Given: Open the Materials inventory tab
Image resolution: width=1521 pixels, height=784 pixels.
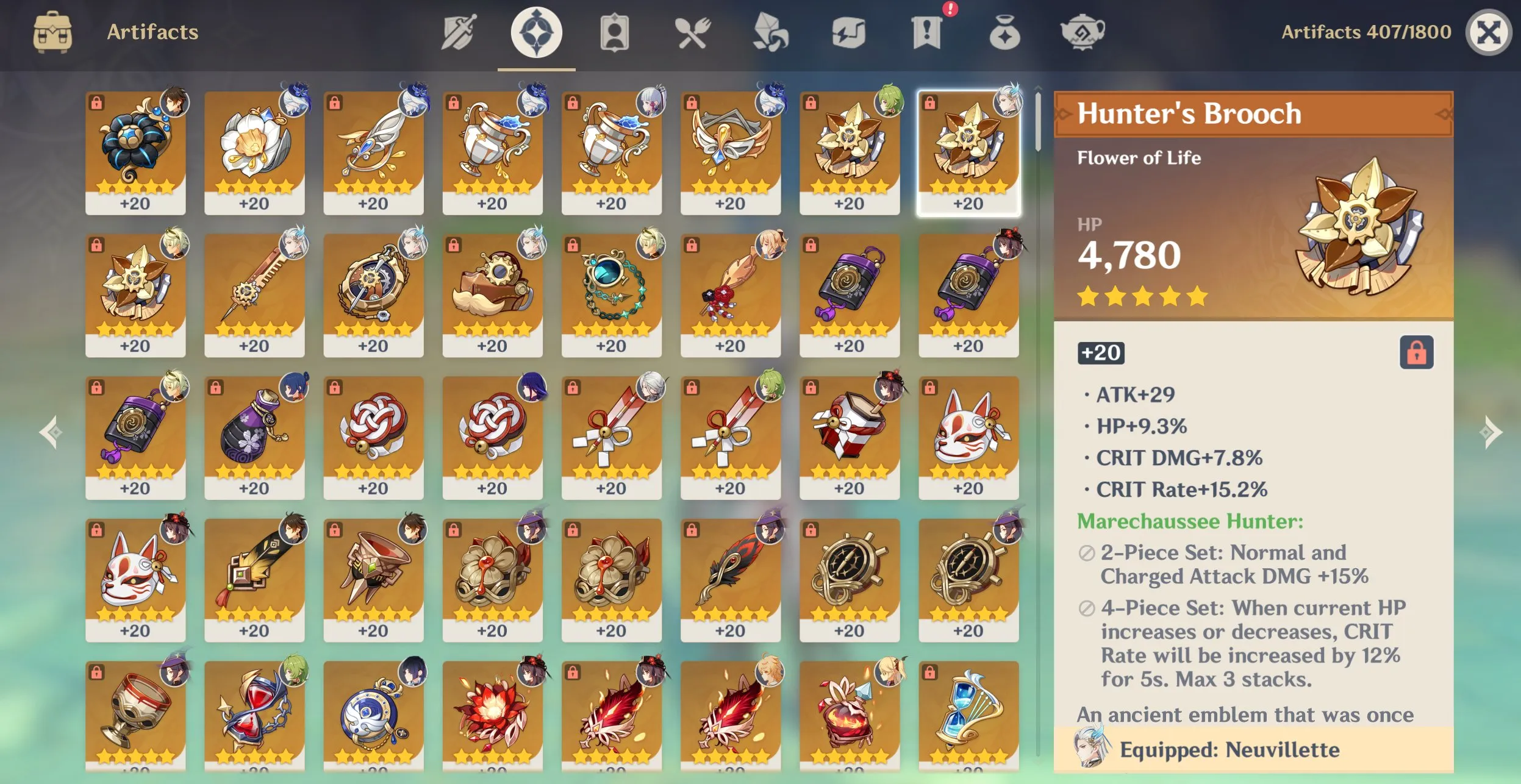Looking at the screenshot, I should tap(770, 32).
